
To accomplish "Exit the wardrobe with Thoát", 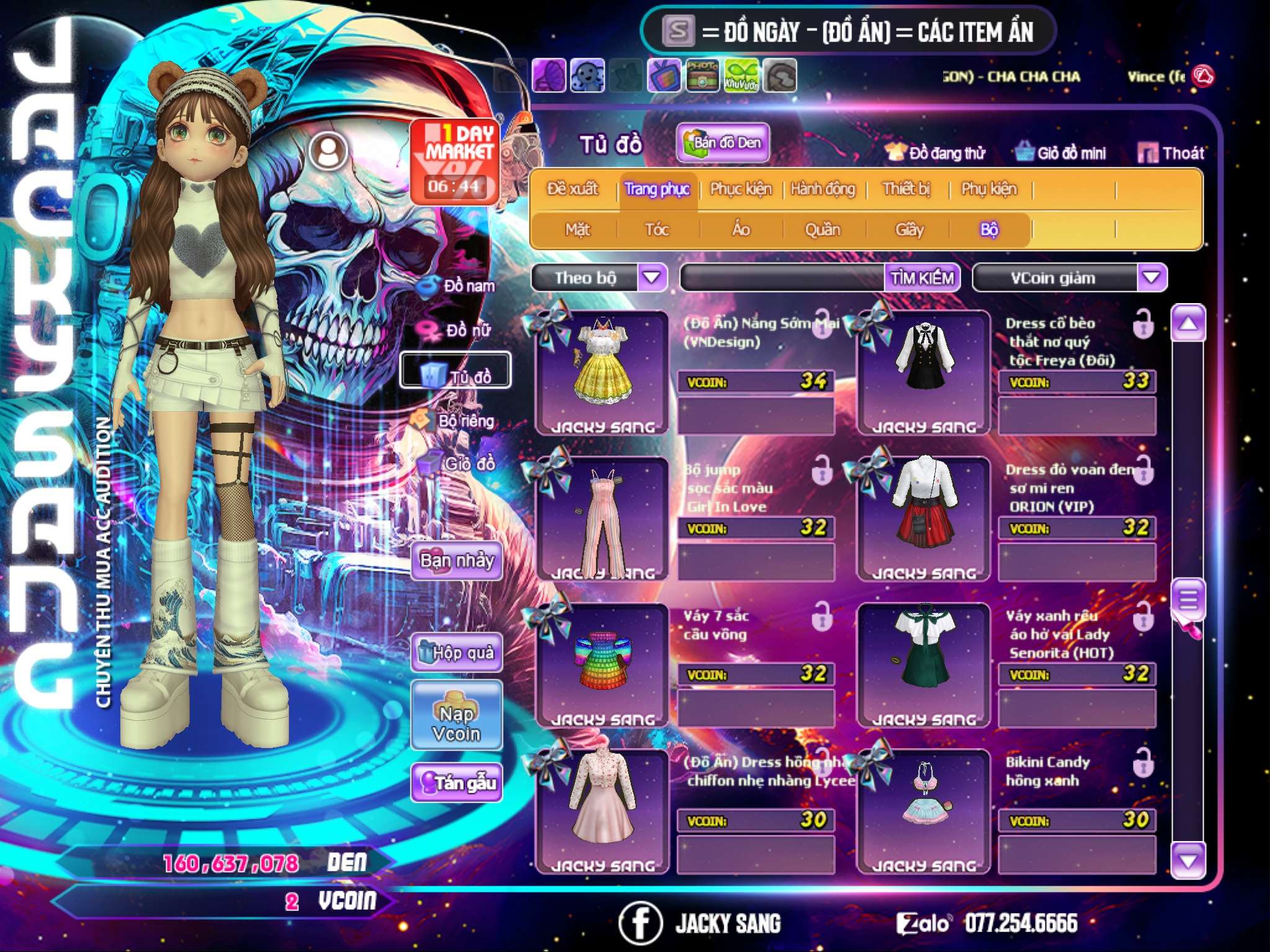I will [1171, 152].
